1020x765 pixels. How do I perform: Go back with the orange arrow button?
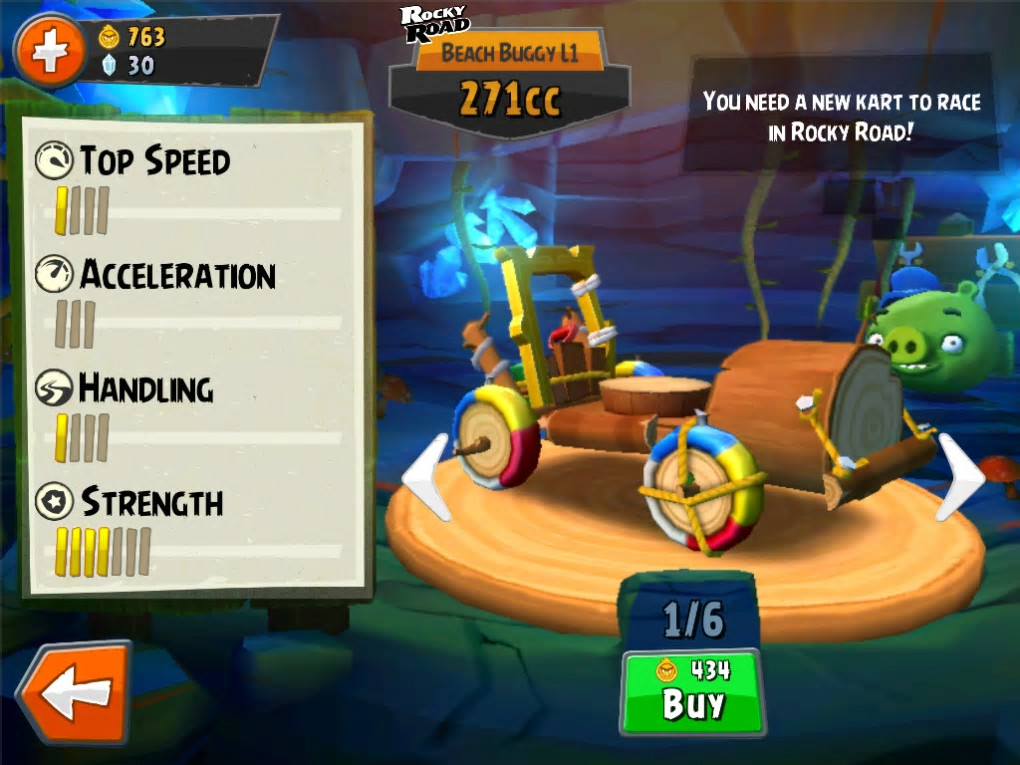(x=75, y=693)
